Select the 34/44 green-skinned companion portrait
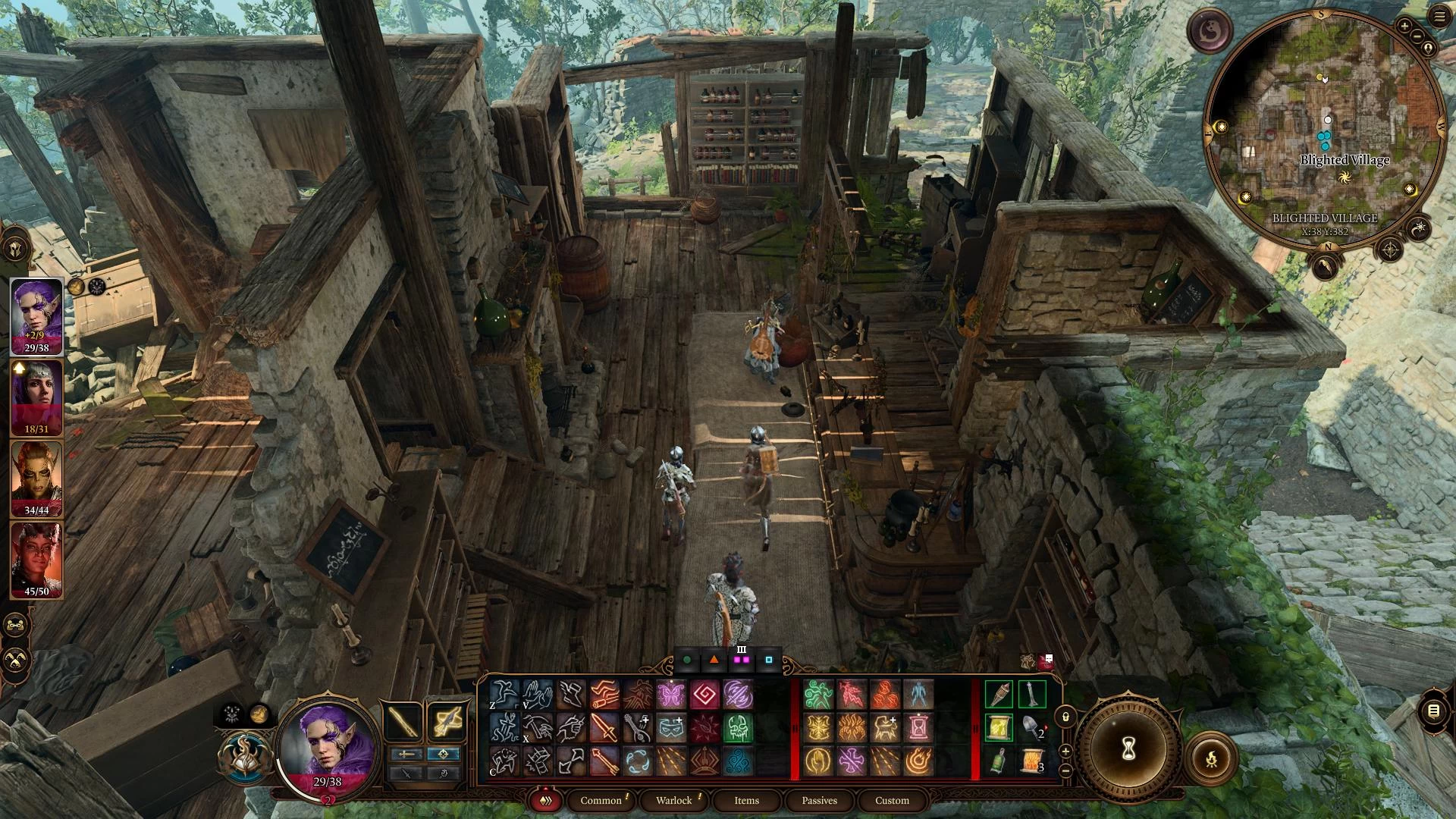Viewport: 1456px width, 819px height. click(36, 477)
